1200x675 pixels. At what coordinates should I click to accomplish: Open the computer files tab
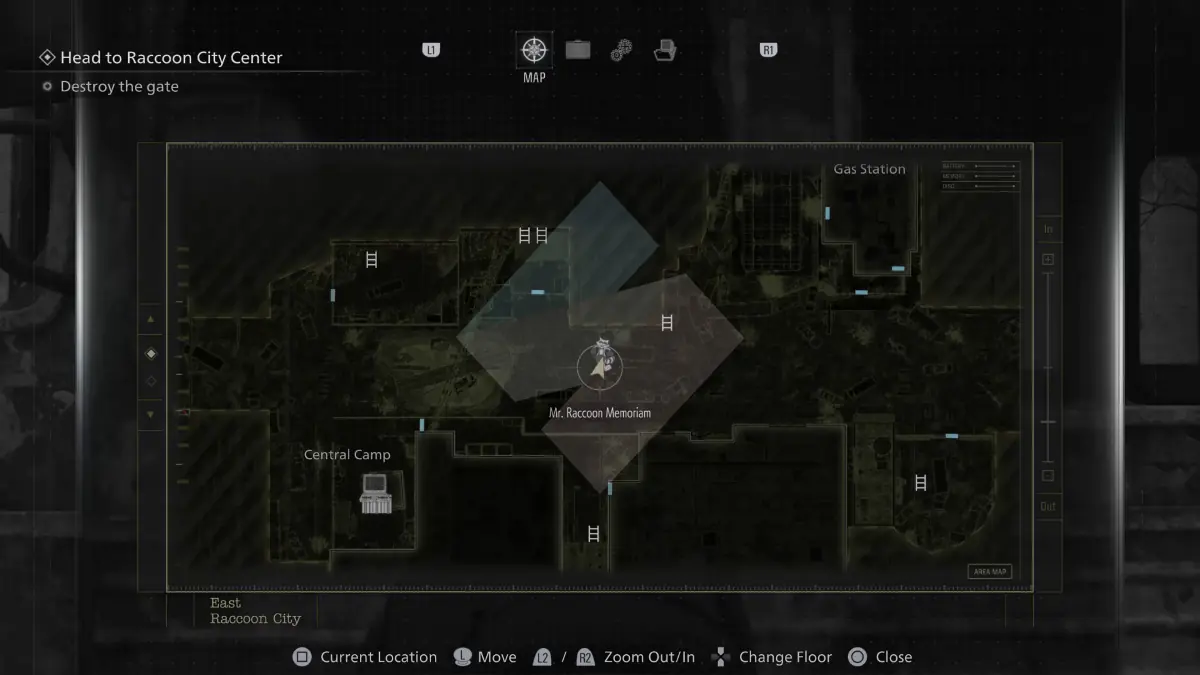(665, 50)
